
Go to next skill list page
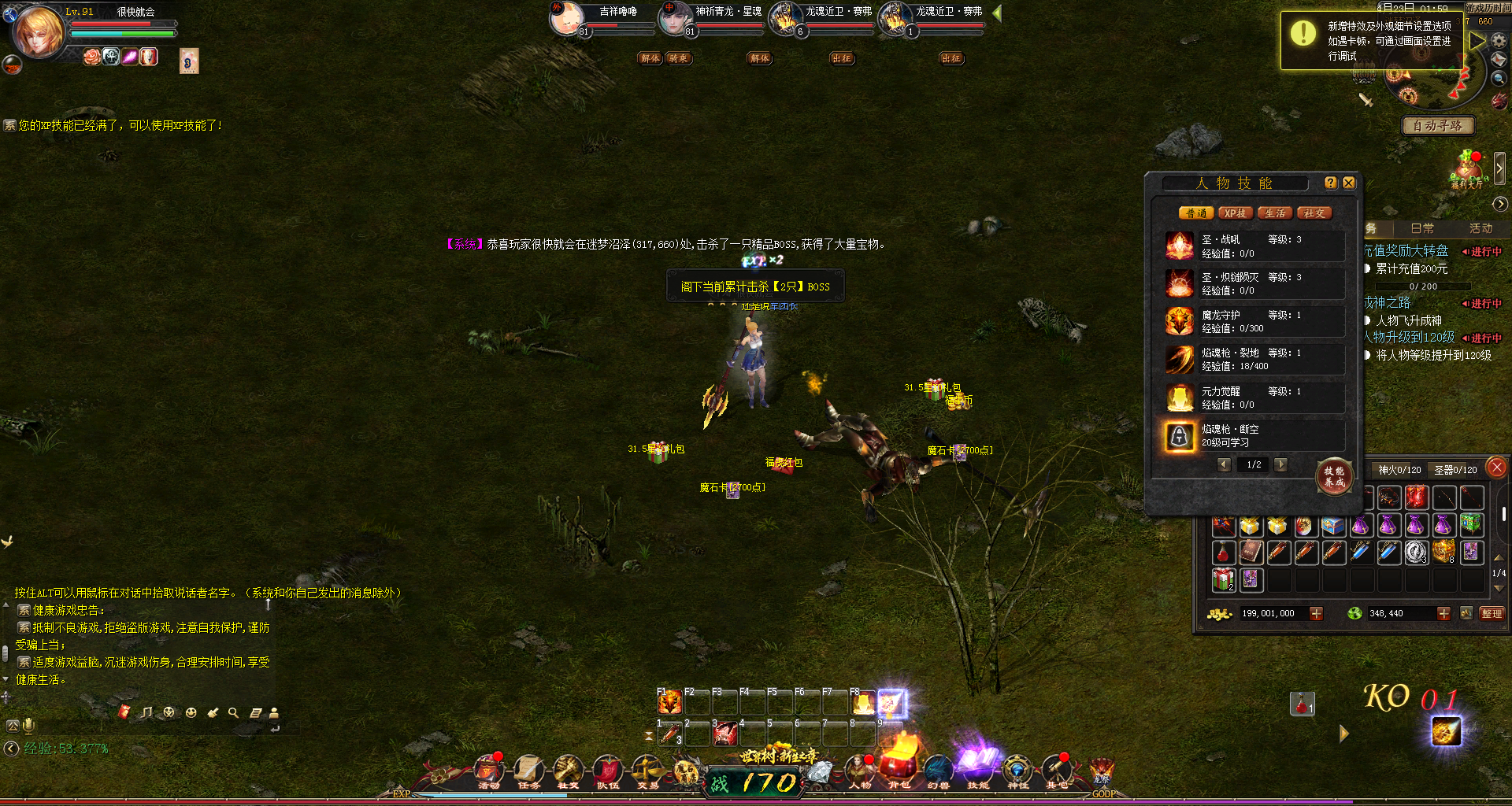(1281, 464)
